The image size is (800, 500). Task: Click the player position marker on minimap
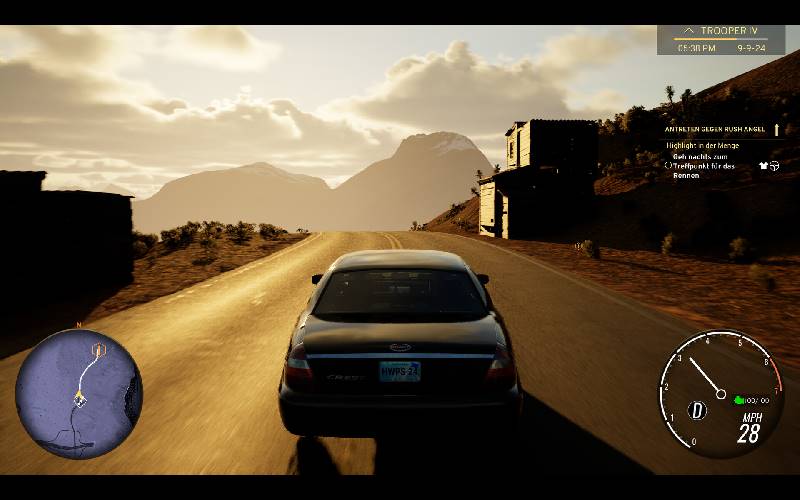[78, 398]
